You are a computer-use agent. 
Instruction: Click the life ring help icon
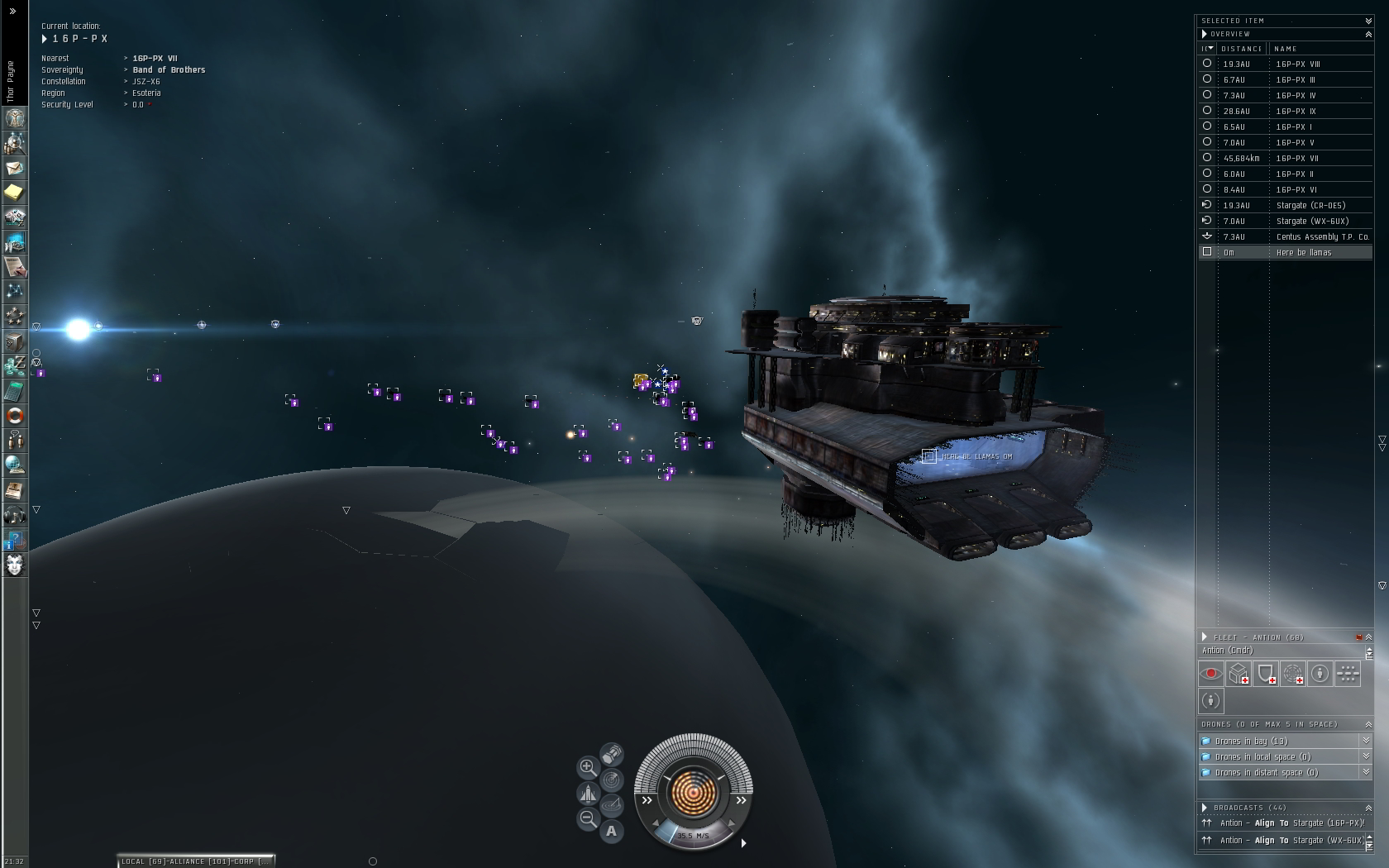[15, 416]
